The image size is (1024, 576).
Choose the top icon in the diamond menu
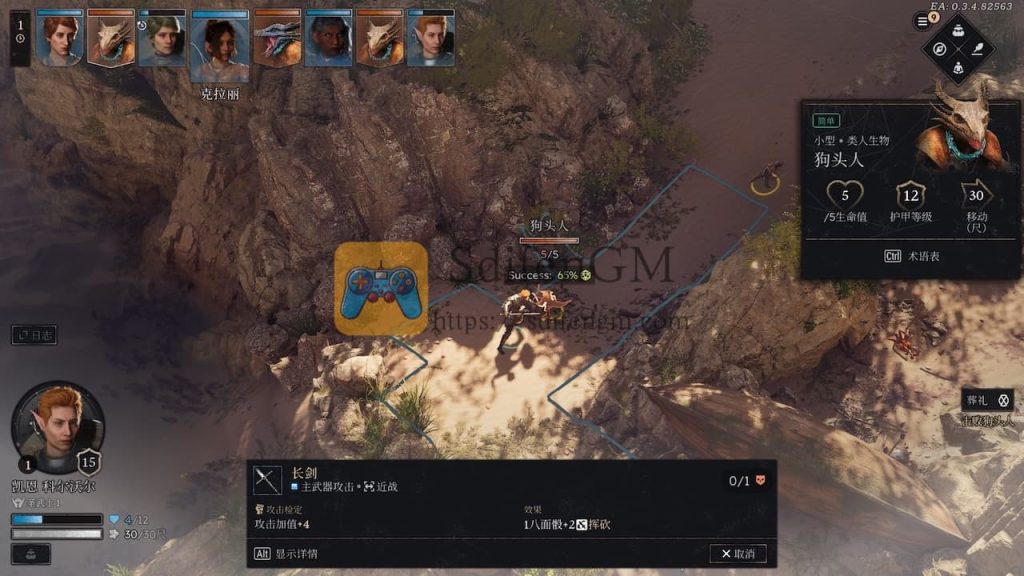[x=958, y=29]
